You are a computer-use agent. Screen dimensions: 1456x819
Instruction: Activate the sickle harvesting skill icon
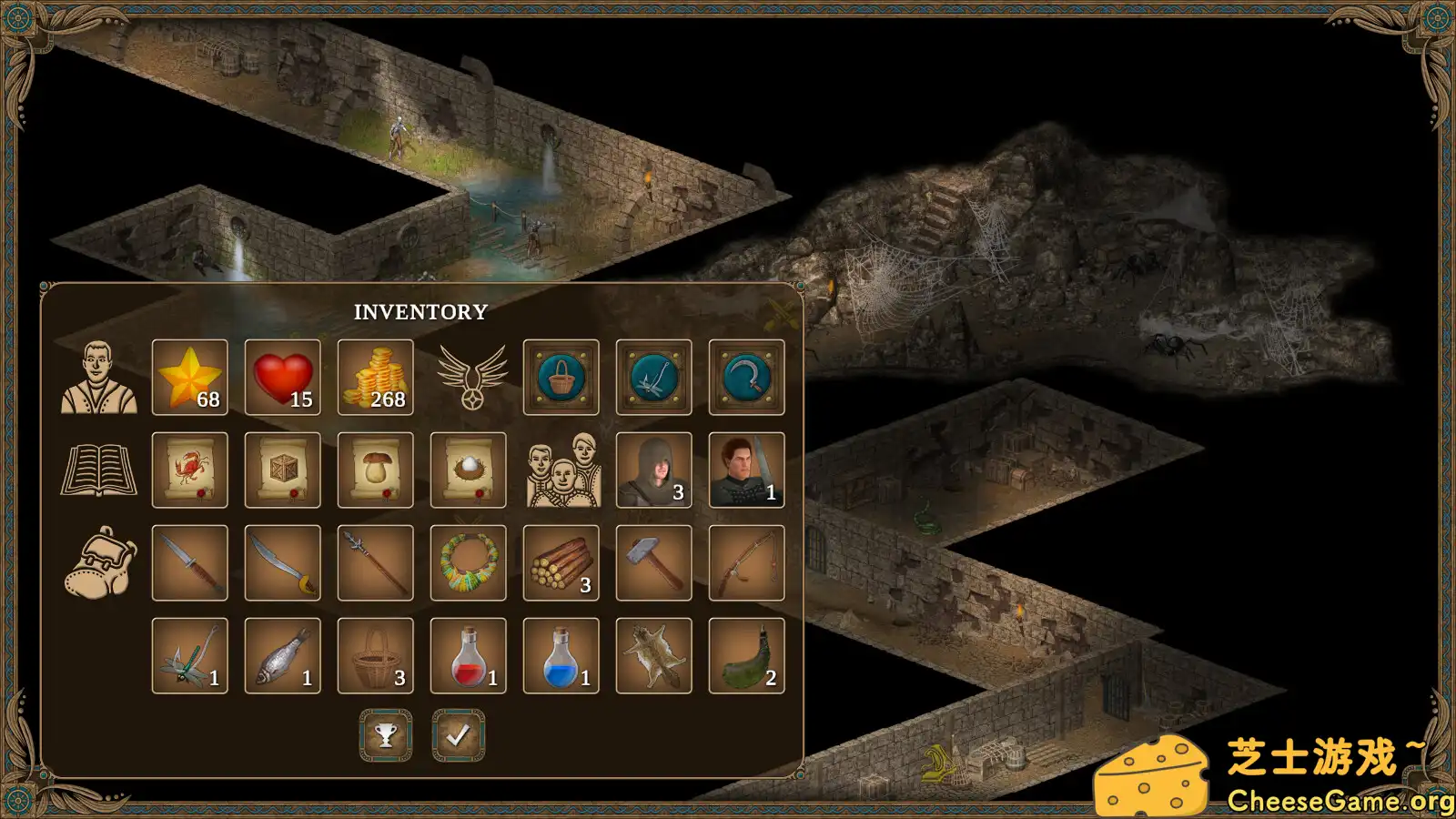click(x=746, y=377)
